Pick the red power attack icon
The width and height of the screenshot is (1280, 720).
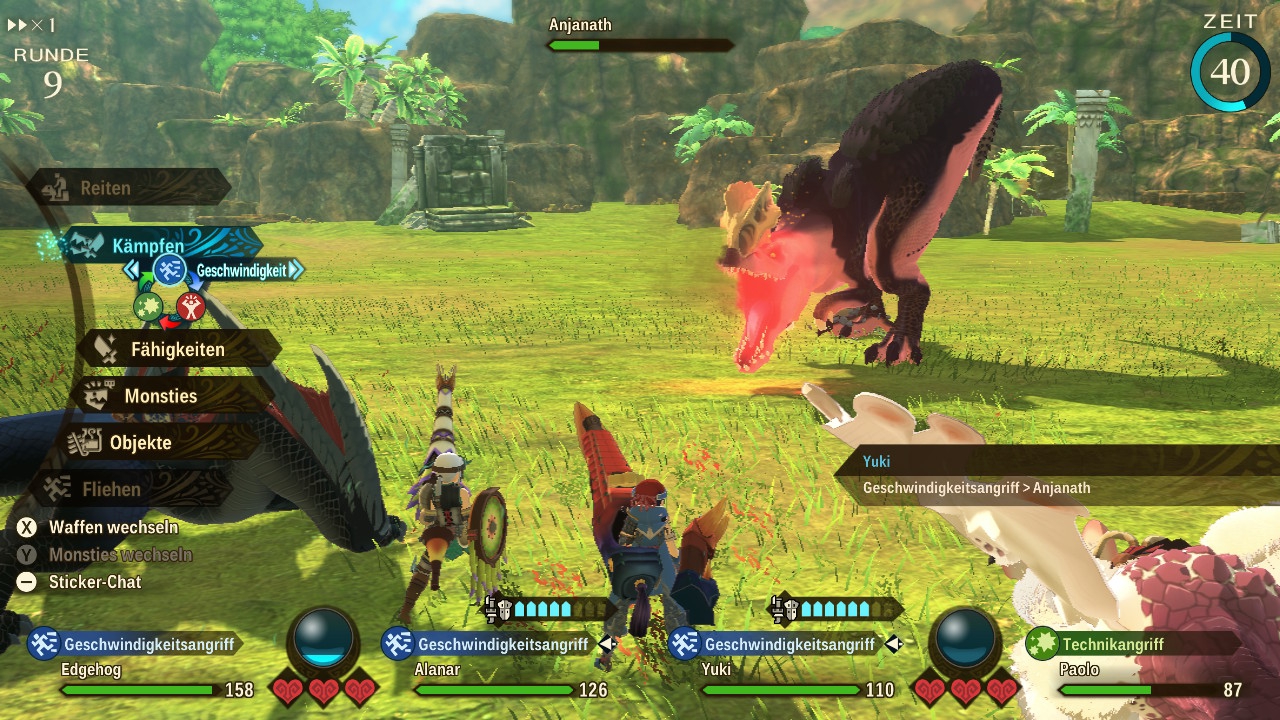190,306
